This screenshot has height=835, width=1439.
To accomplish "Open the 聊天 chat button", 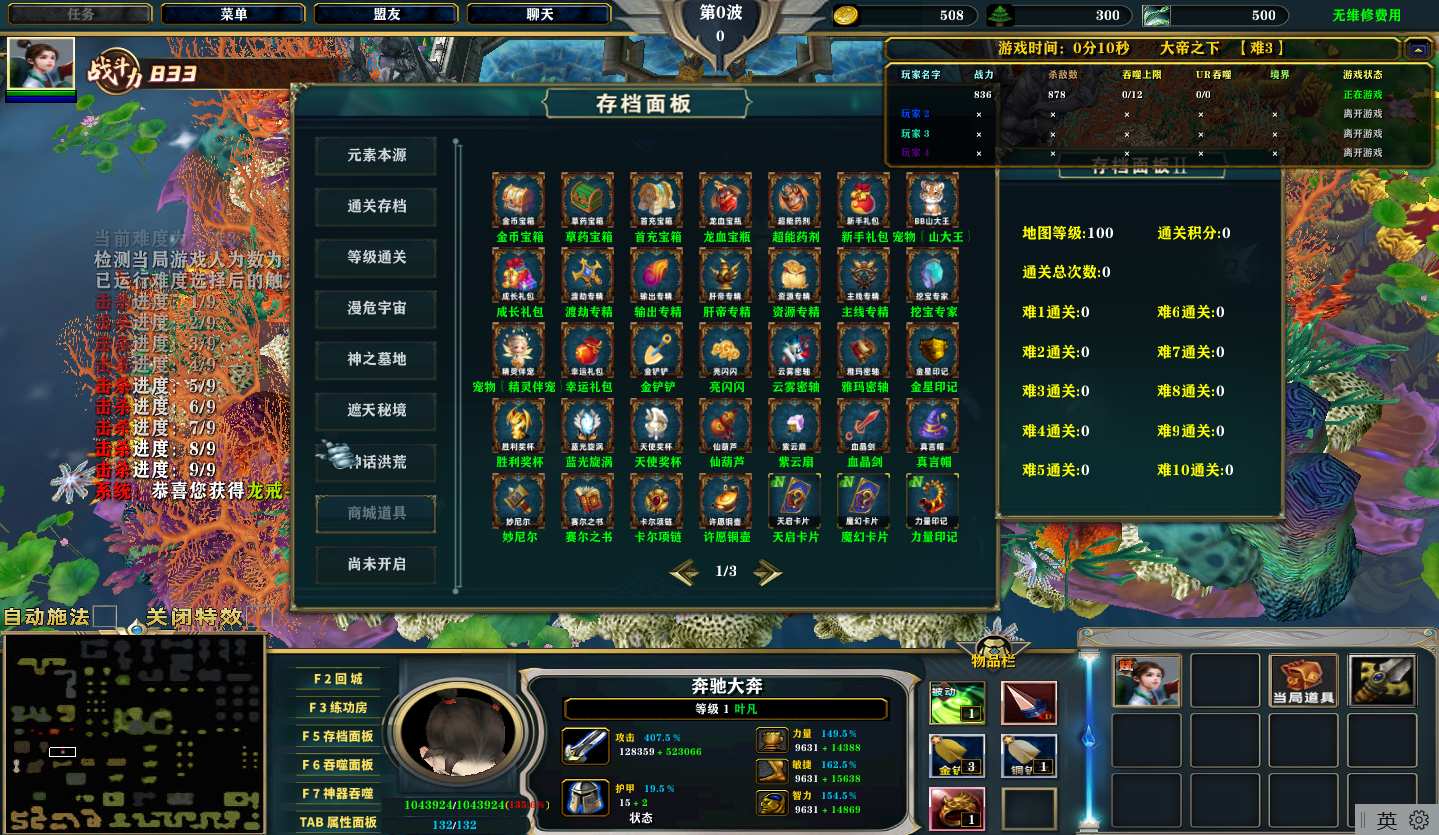I will coord(539,14).
